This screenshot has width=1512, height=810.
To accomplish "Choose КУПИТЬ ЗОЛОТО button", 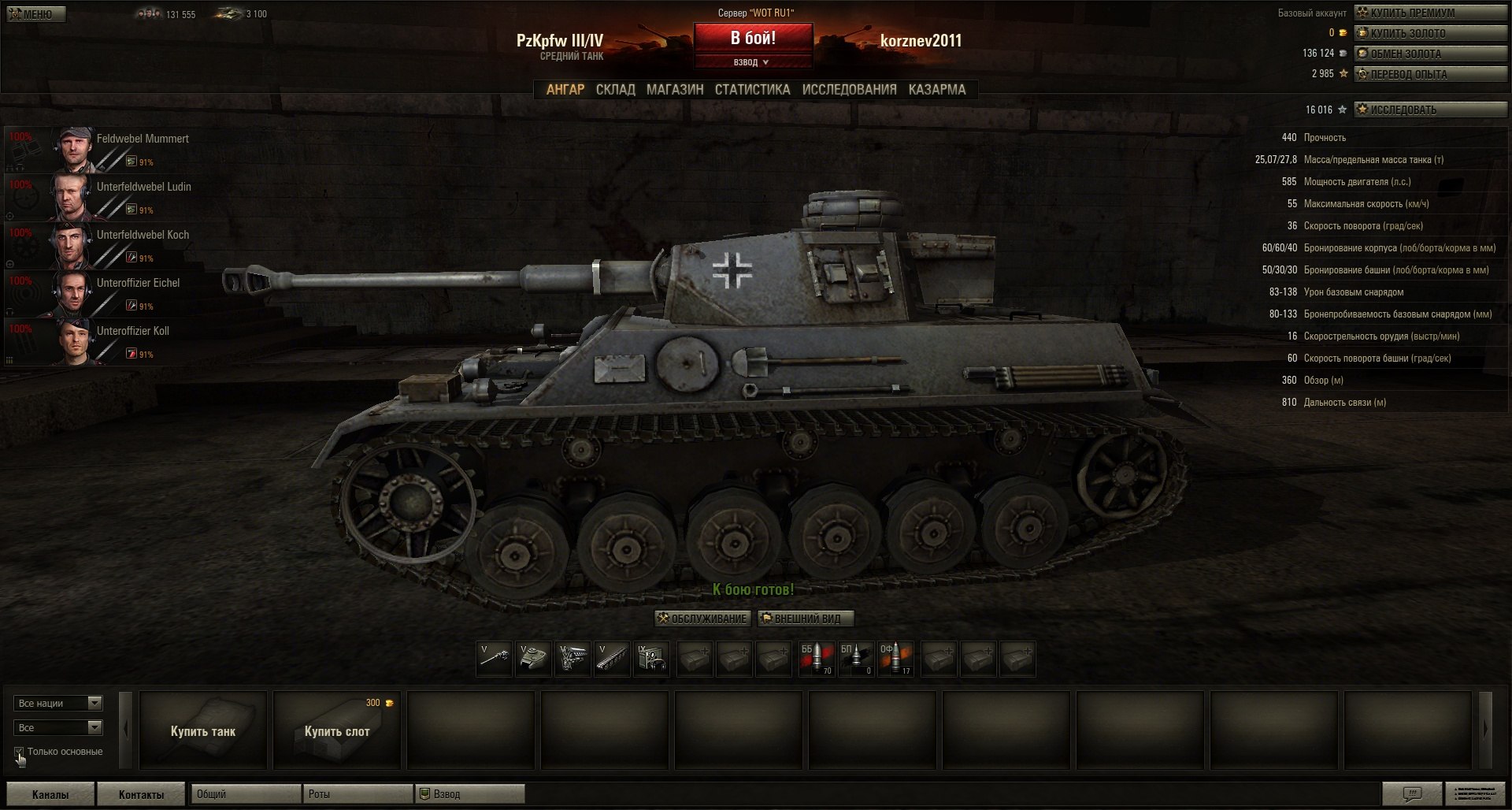I will pos(1429,33).
